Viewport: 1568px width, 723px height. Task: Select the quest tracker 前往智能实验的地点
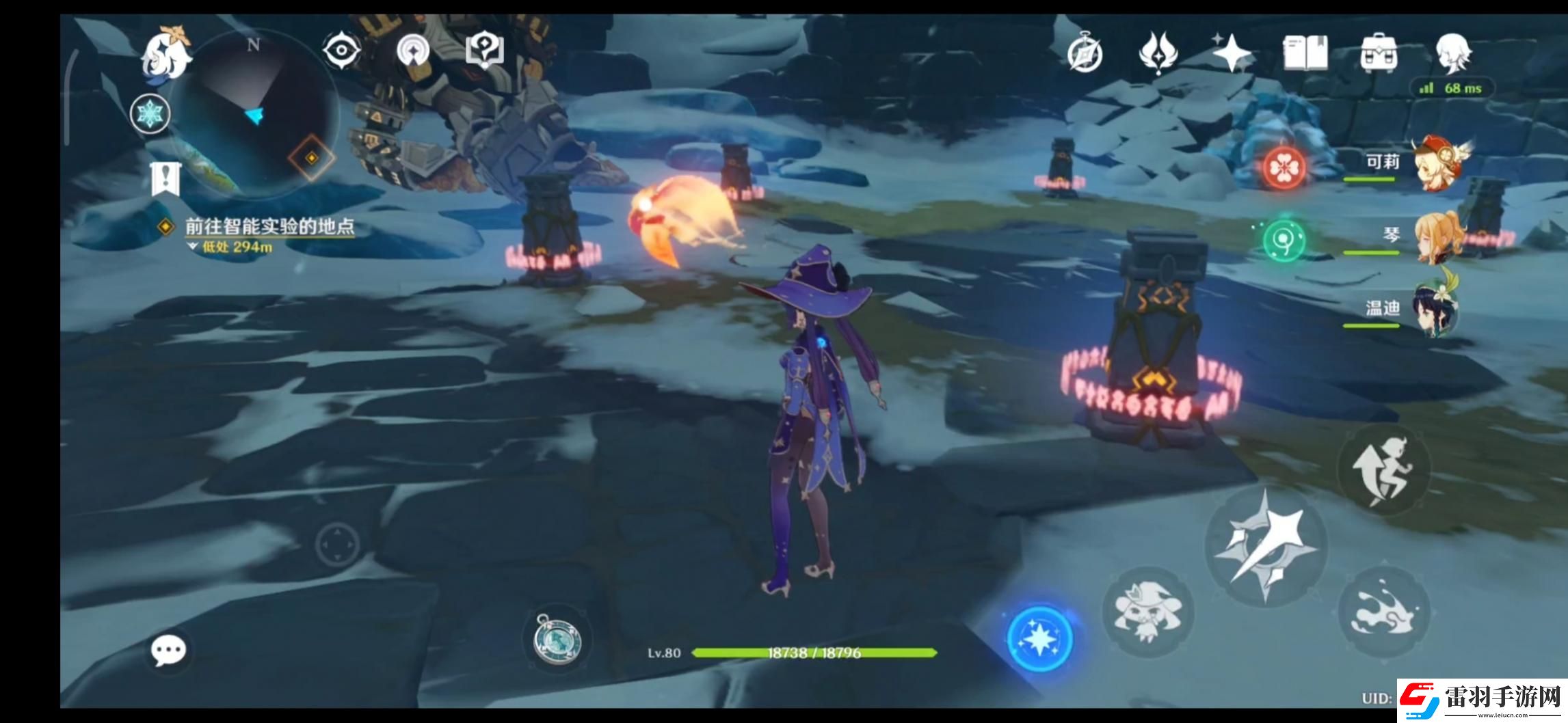pos(269,227)
